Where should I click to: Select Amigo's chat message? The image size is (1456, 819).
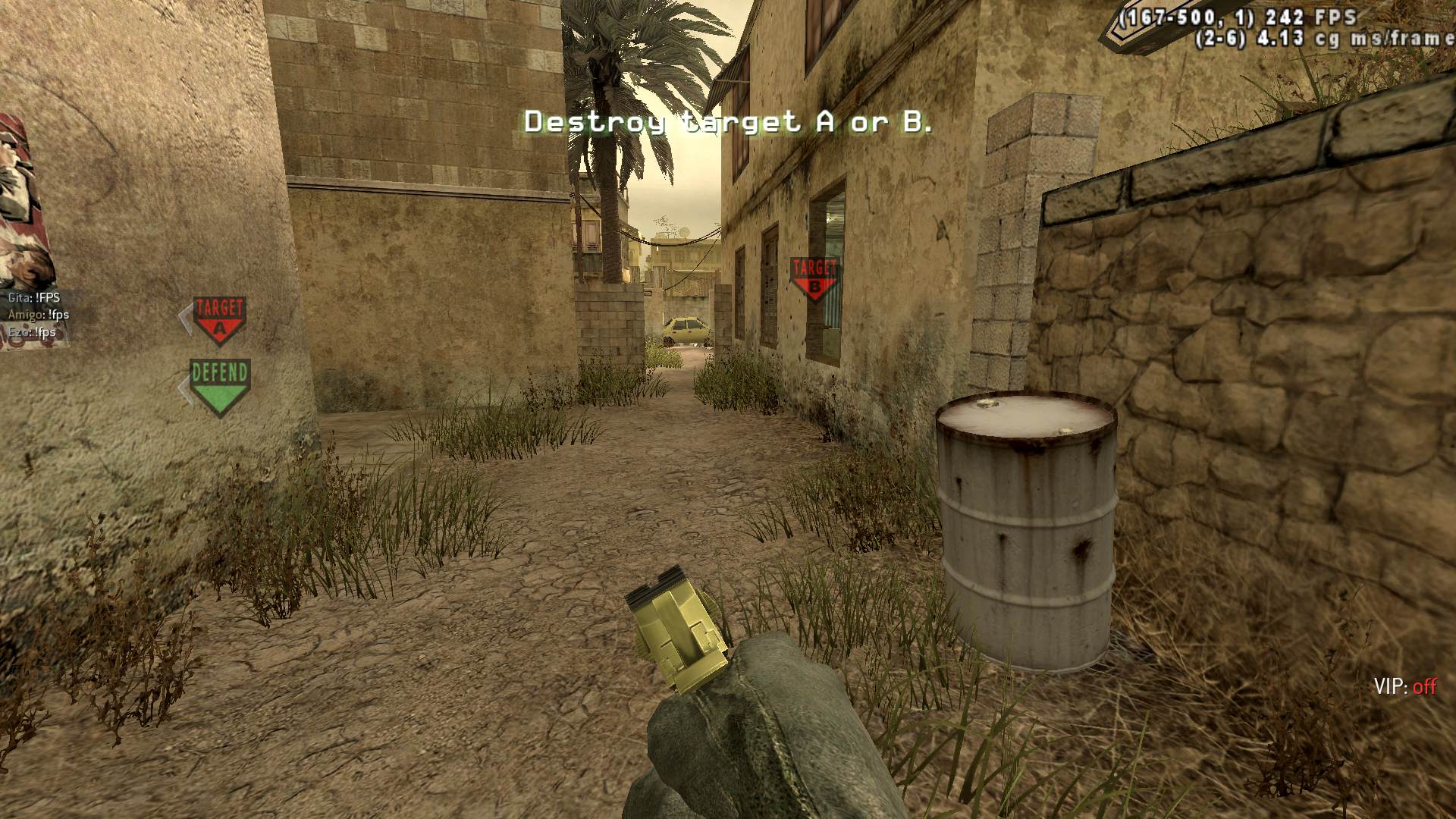click(x=39, y=315)
